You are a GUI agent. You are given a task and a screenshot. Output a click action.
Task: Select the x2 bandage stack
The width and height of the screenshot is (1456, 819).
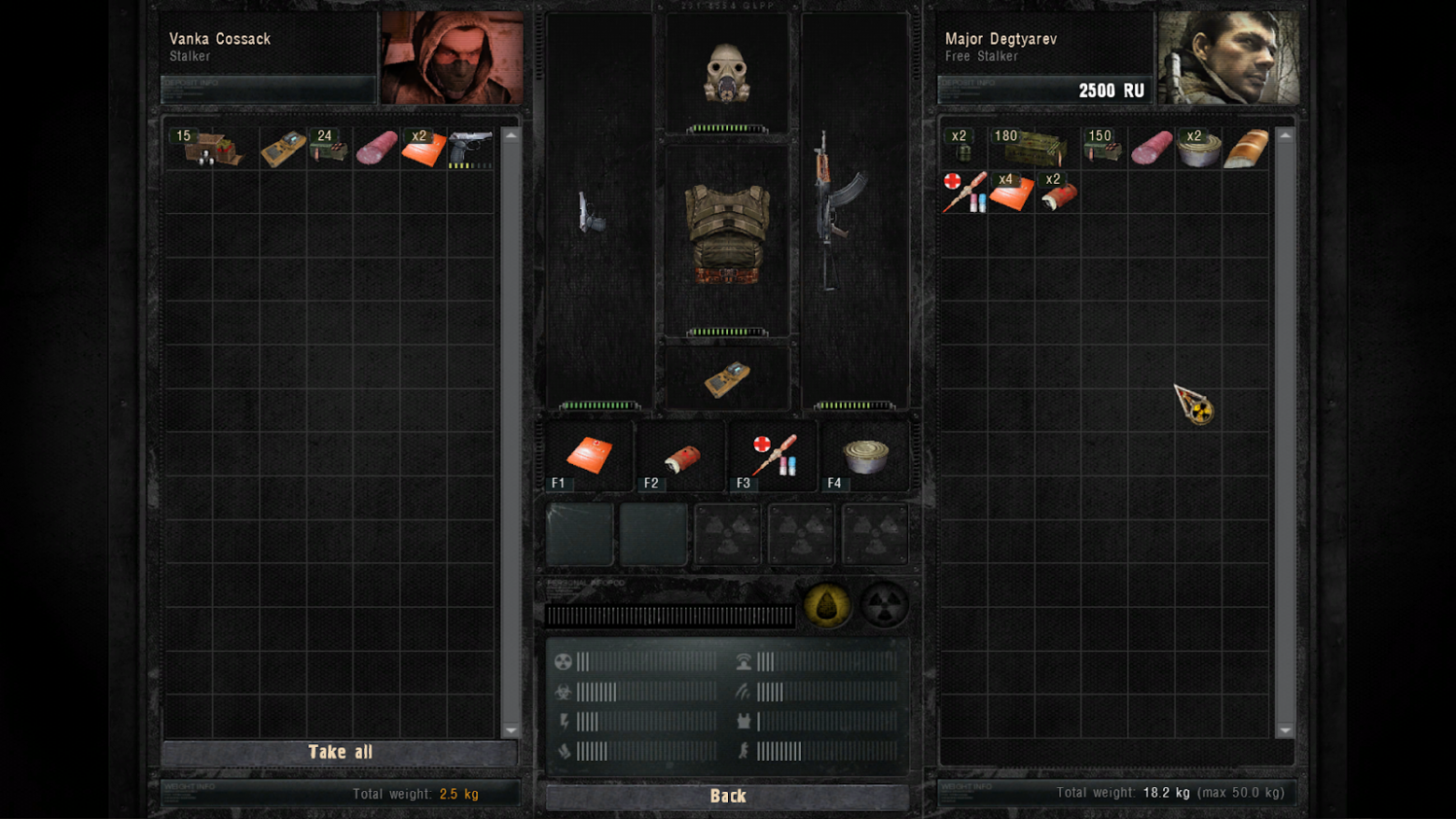(x=1057, y=193)
